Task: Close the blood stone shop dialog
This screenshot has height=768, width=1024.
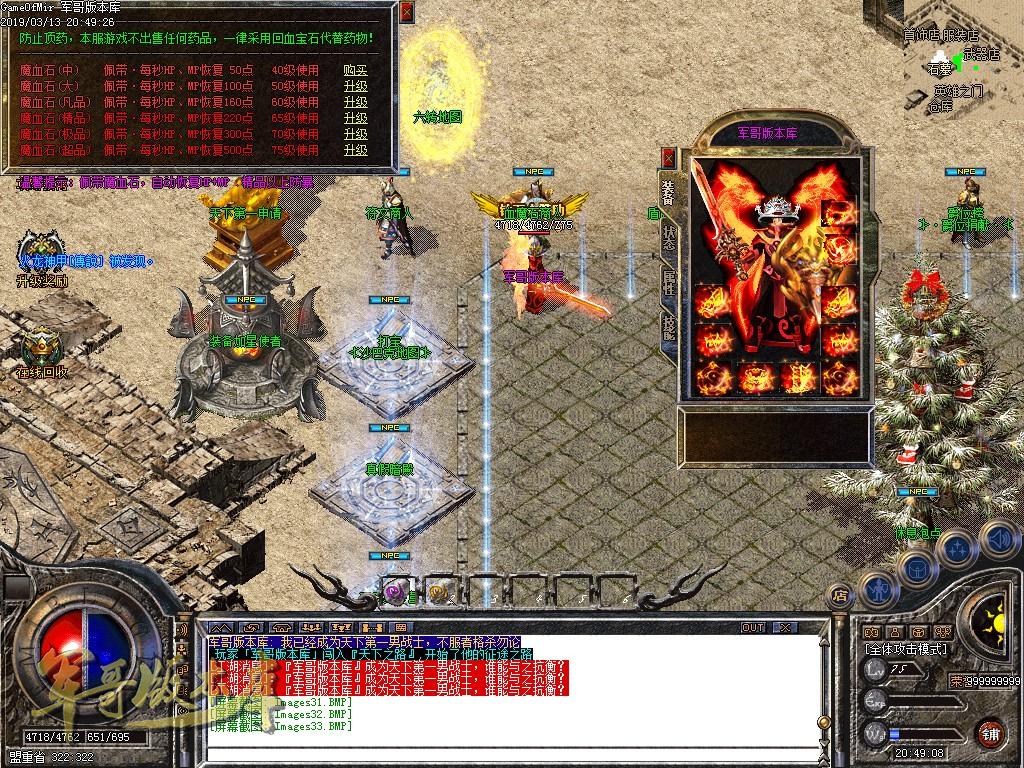Action: pos(406,14)
